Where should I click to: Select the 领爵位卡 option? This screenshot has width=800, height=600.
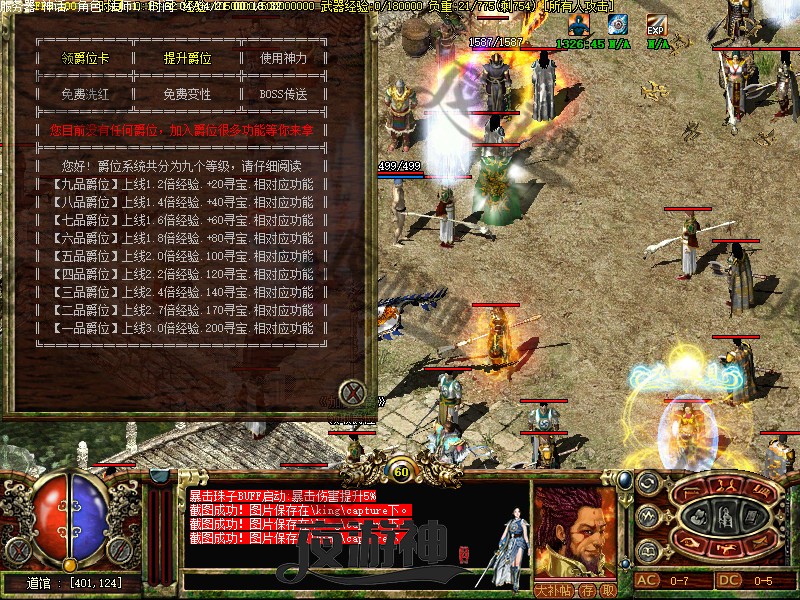85,58
